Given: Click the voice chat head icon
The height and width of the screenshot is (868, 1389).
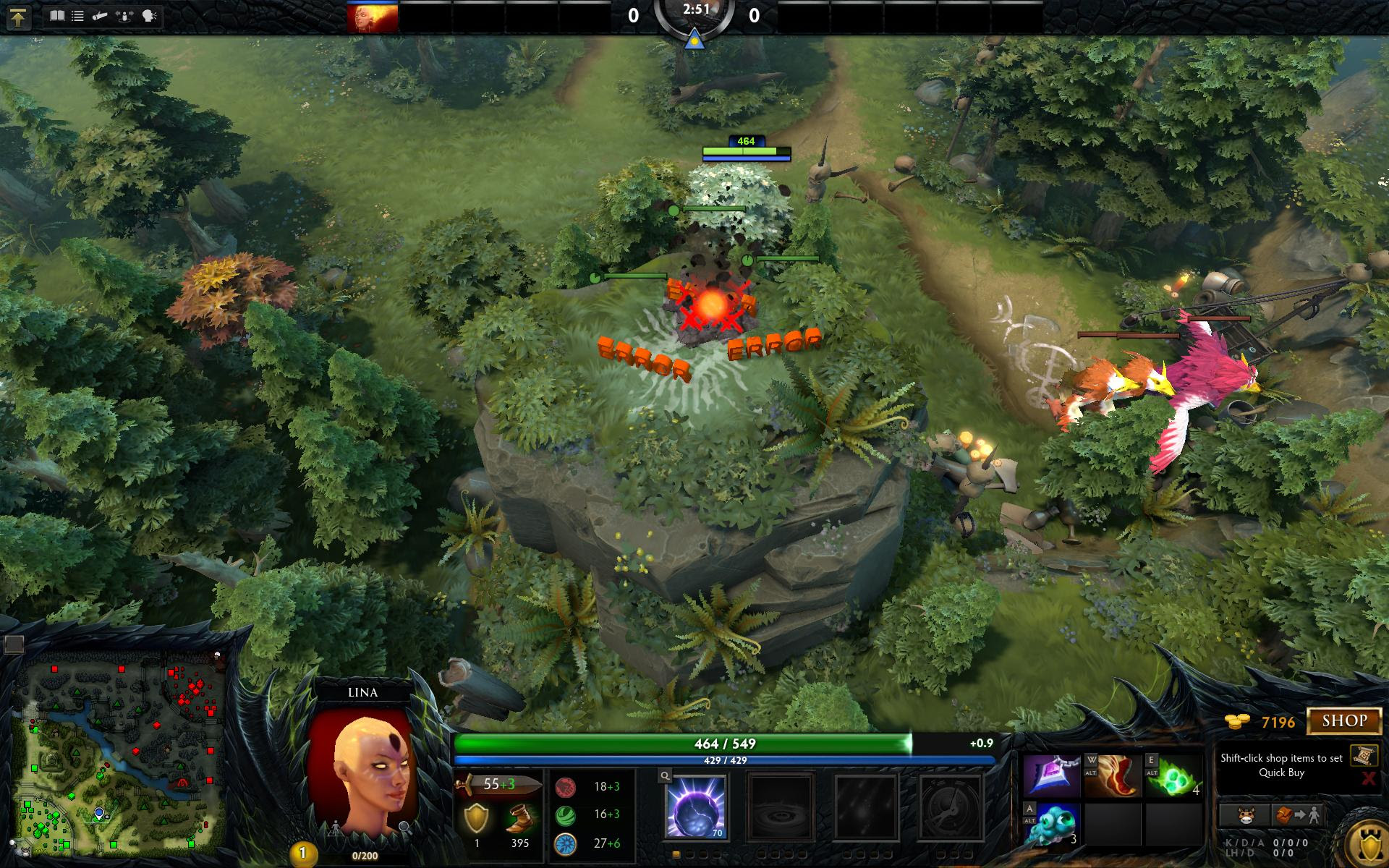Looking at the screenshot, I should point(149,16).
